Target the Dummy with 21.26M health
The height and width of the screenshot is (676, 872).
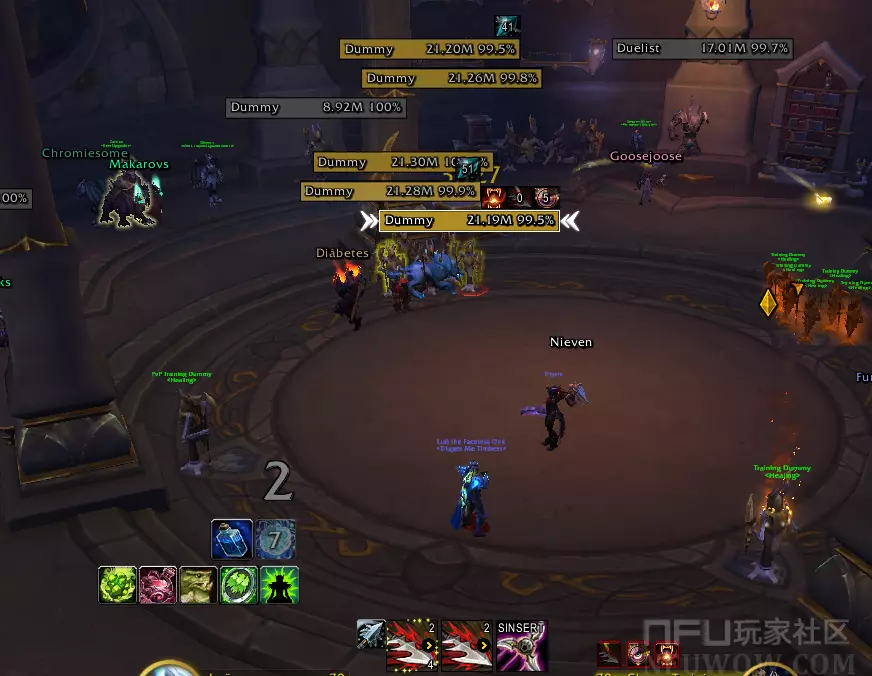451,78
